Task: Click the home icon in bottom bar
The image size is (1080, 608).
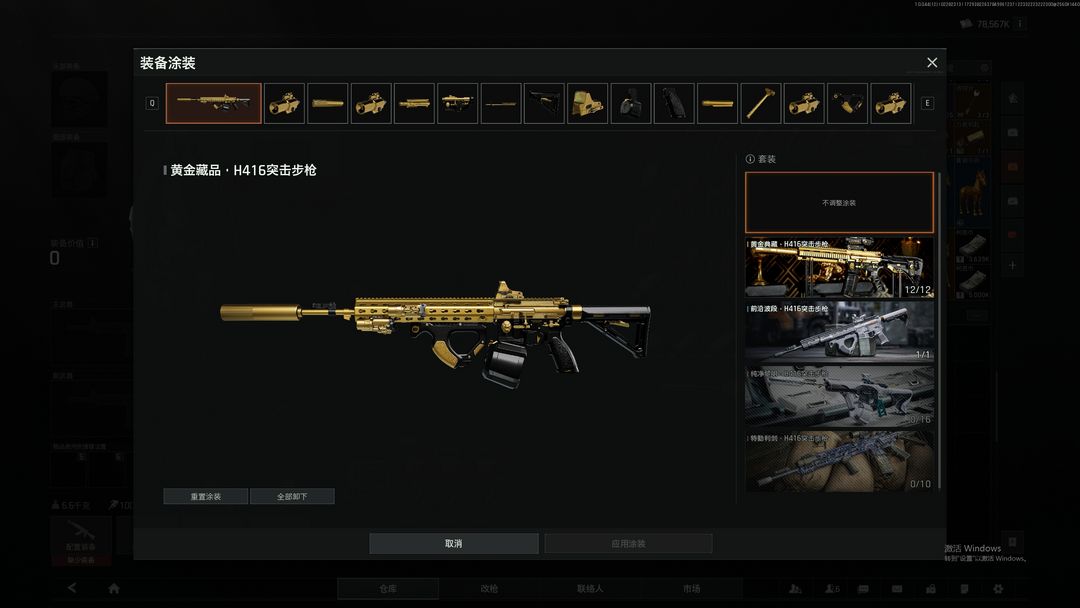Action: pyautogui.click(x=114, y=589)
